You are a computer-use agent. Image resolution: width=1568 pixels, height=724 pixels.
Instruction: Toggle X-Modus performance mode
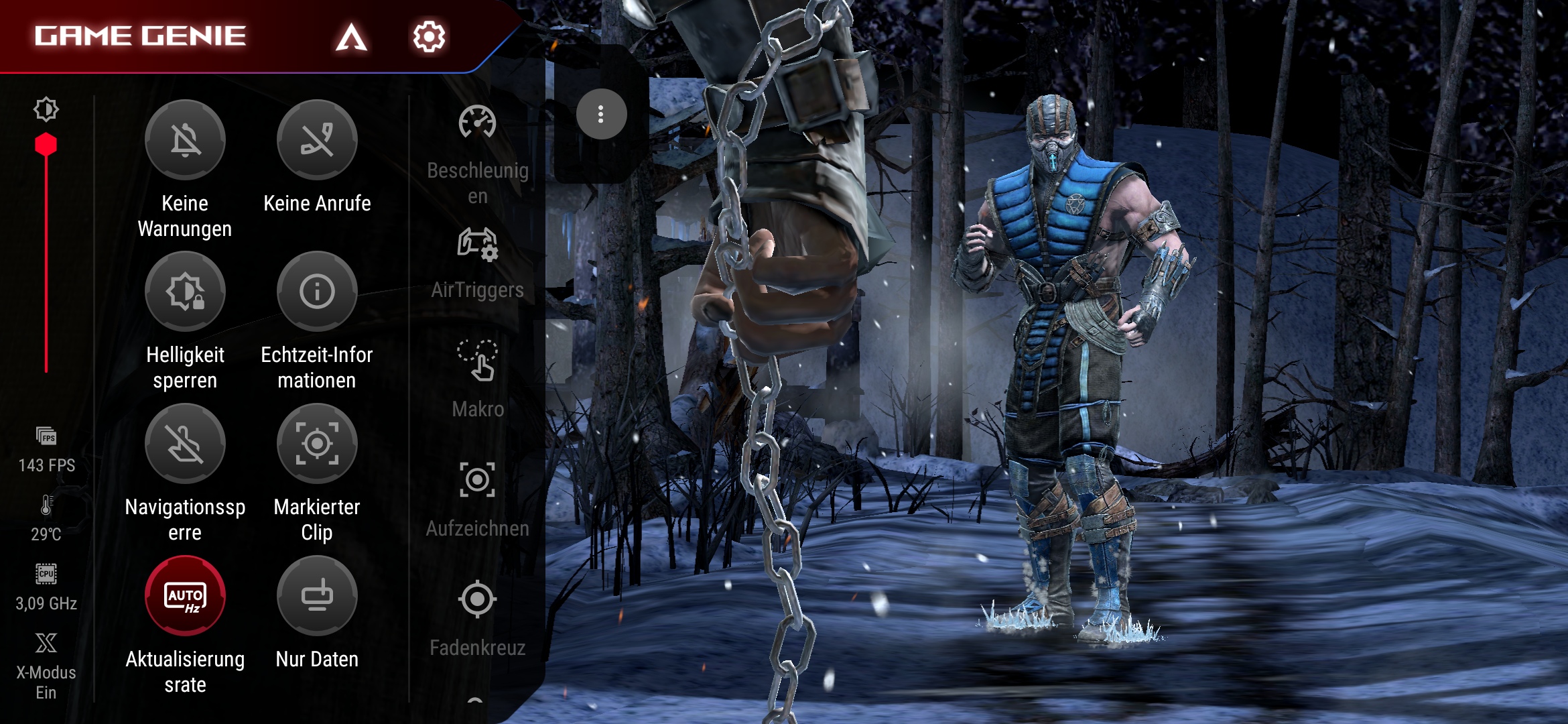[46, 644]
